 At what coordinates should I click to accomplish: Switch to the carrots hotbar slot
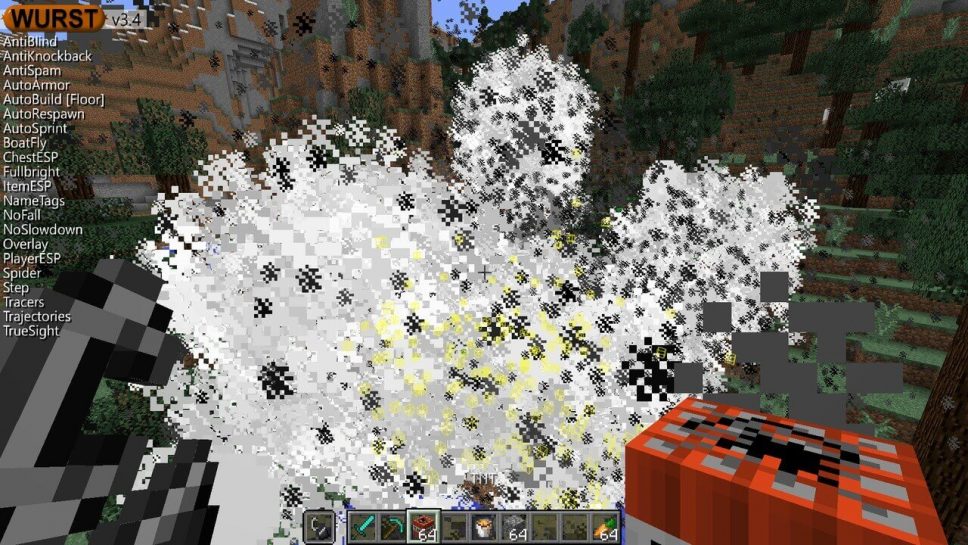605,526
